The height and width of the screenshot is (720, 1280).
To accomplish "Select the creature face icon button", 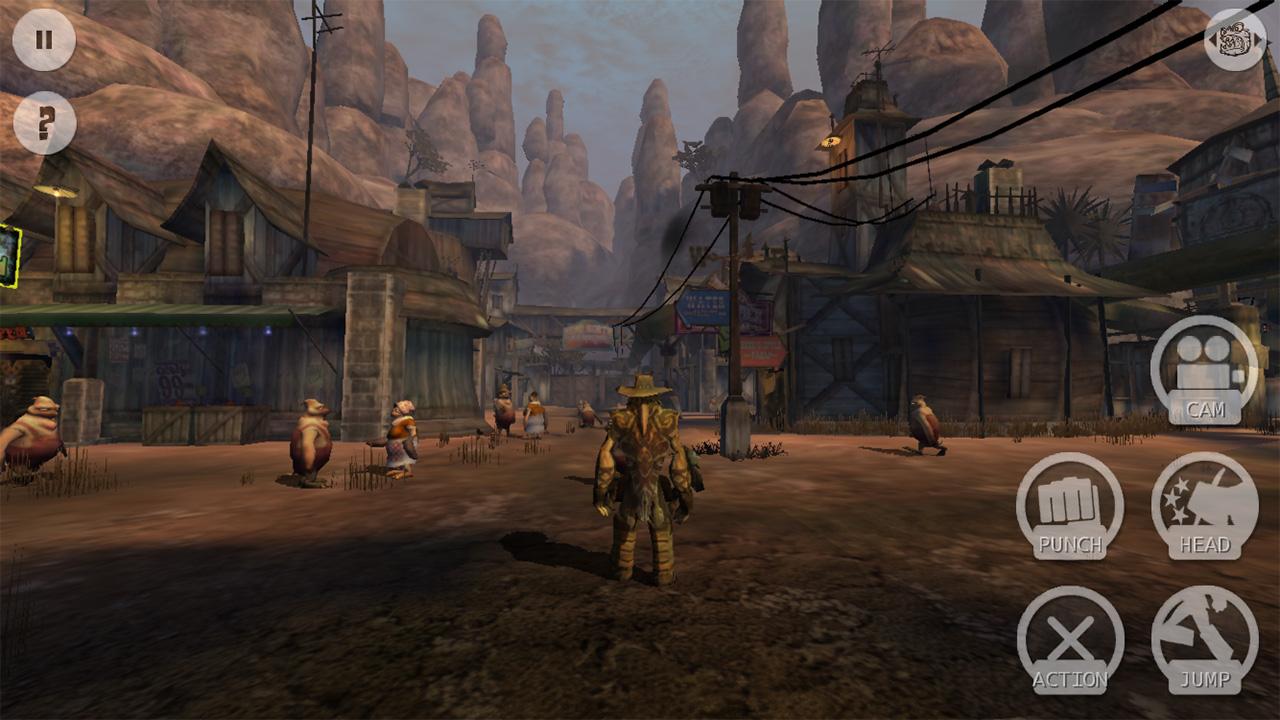I will pyautogui.click(x=1234, y=40).
